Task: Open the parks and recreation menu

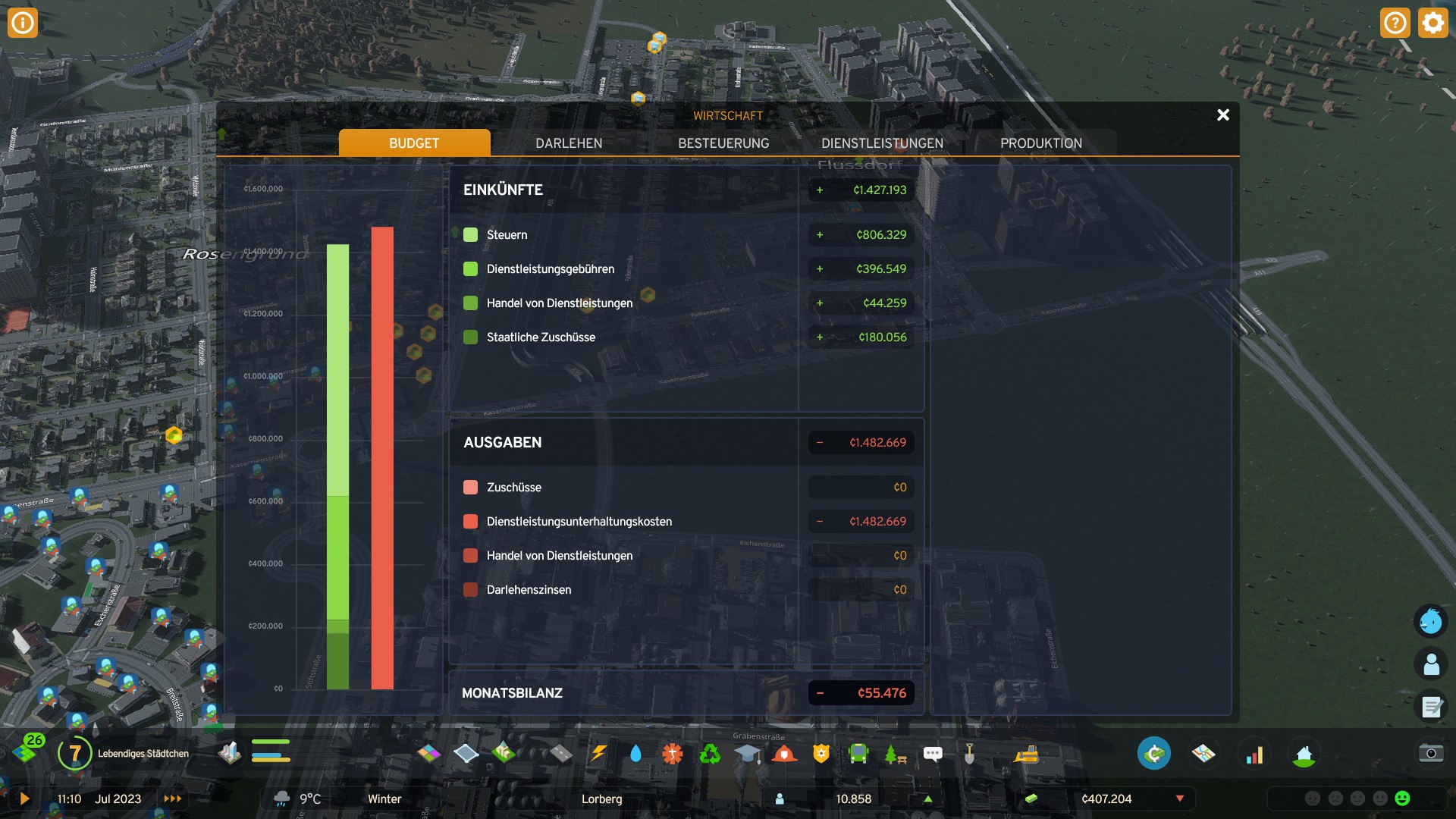Action: point(895,753)
